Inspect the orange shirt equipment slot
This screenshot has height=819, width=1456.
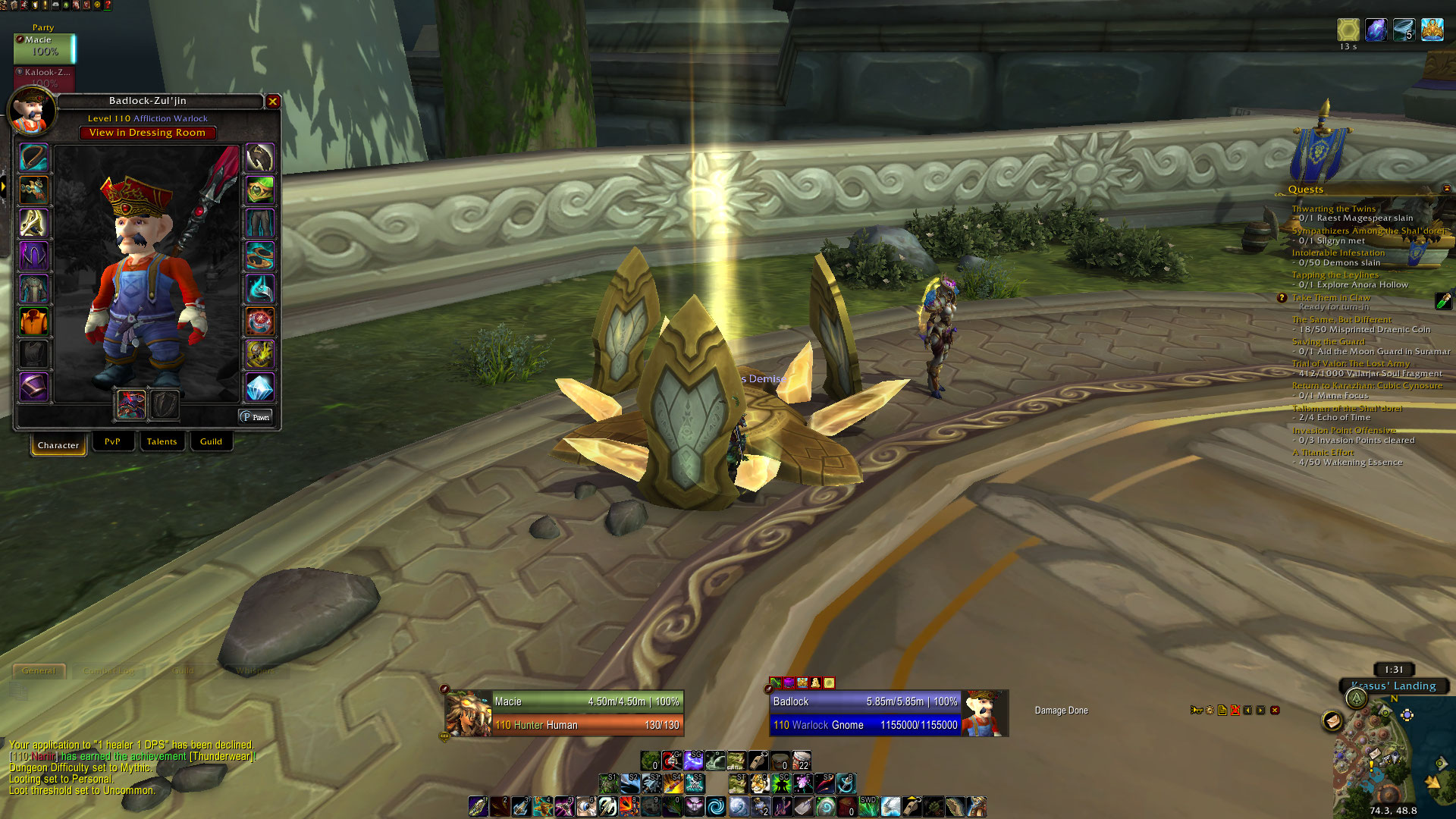click(x=33, y=322)
